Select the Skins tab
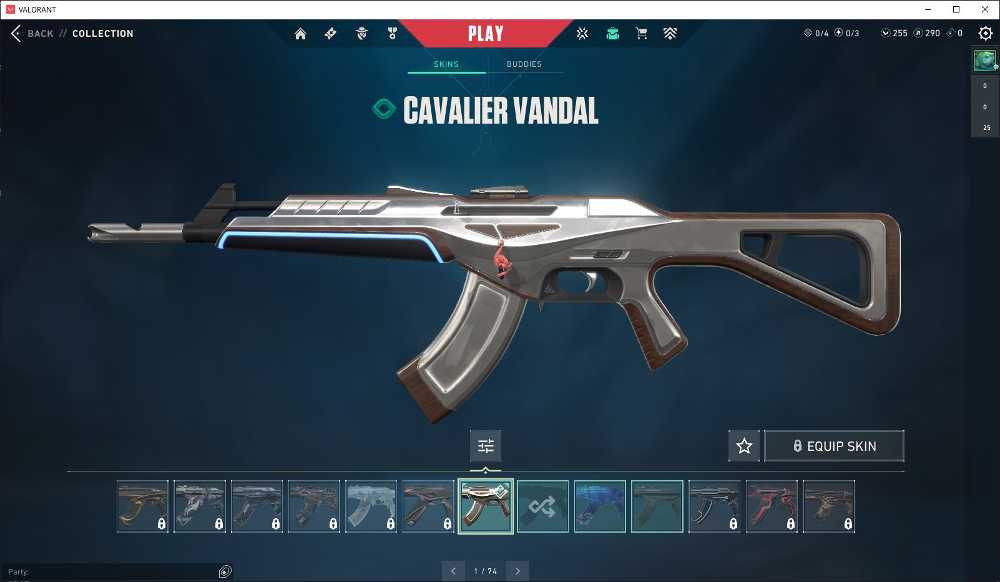Image resolution: width=1000 pixels, height=582 pixels. [x=446, y=64]
